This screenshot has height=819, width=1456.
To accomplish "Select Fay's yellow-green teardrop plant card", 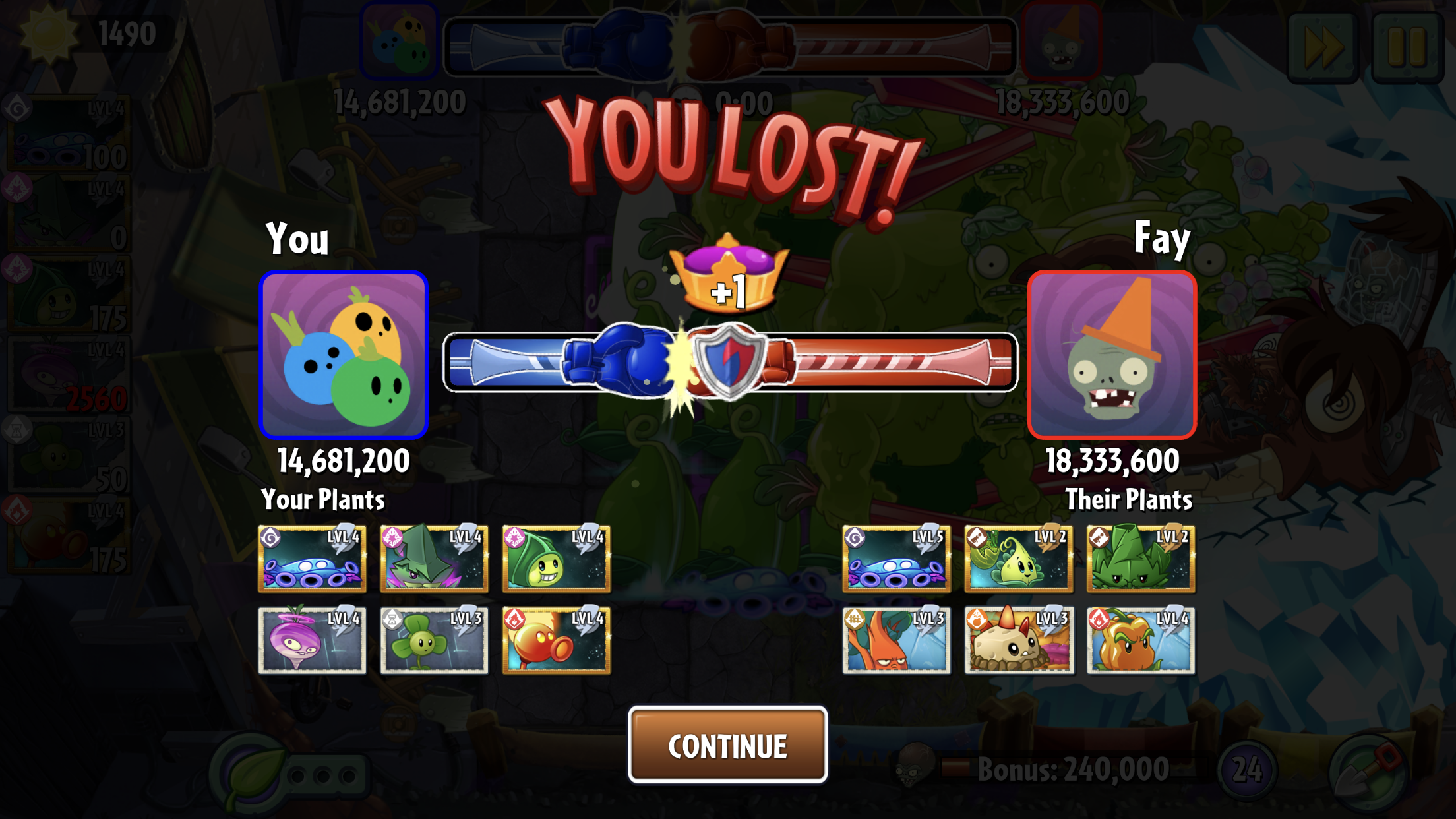I will tap(1019, 559).
